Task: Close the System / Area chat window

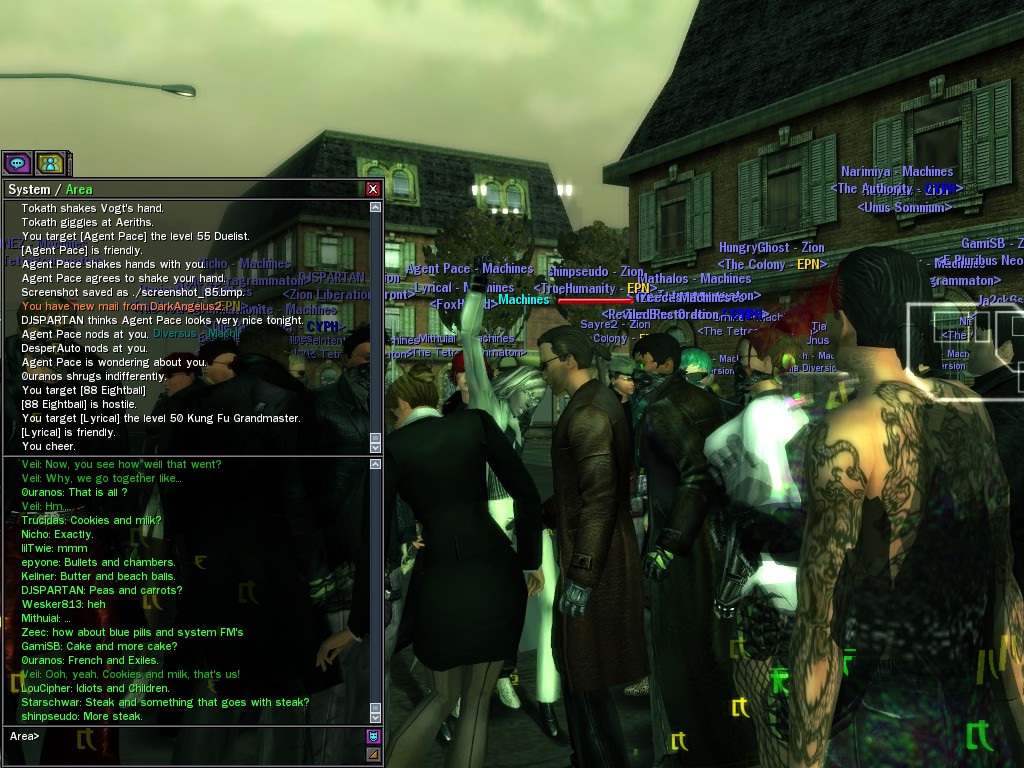Action: coord(373,189)
